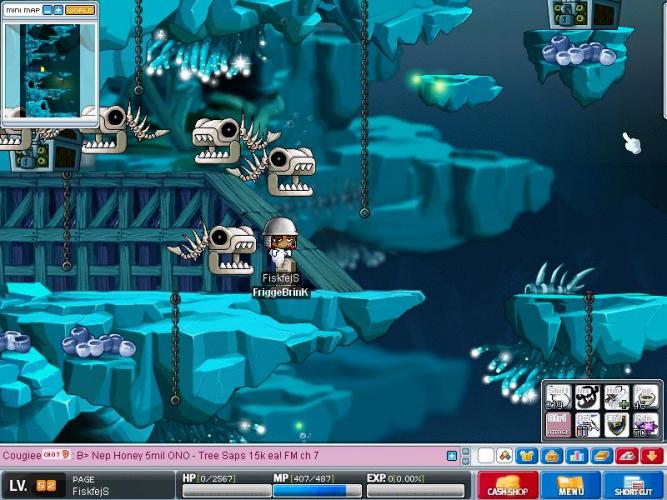Expand the chat window with plus button
Image resolution: width=667 pixels, height=500 pixels.
point(452,456)
